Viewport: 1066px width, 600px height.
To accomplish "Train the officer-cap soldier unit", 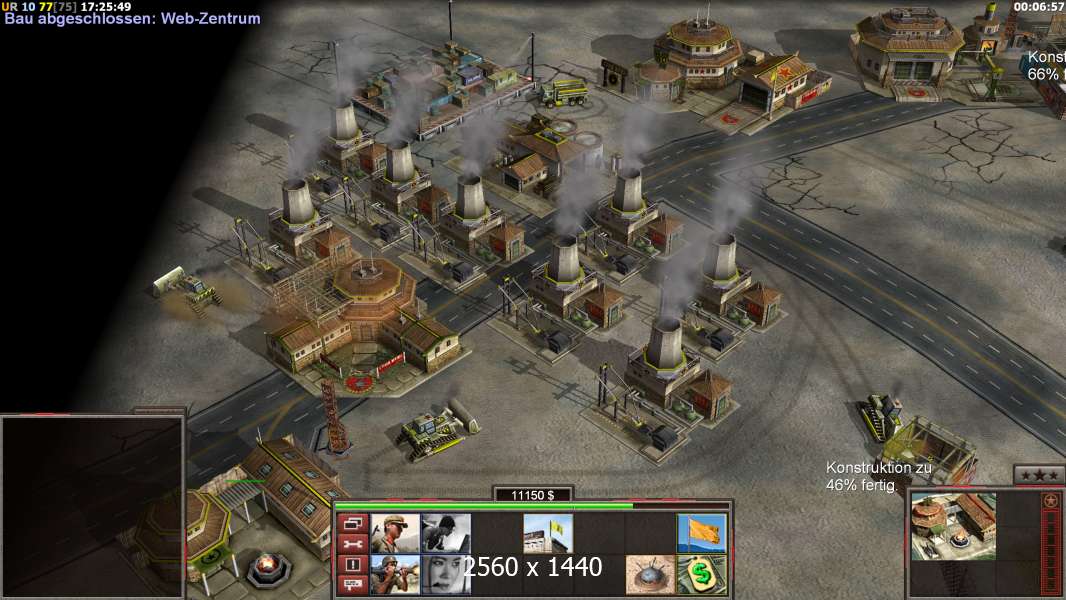I will tap(395, 533).
